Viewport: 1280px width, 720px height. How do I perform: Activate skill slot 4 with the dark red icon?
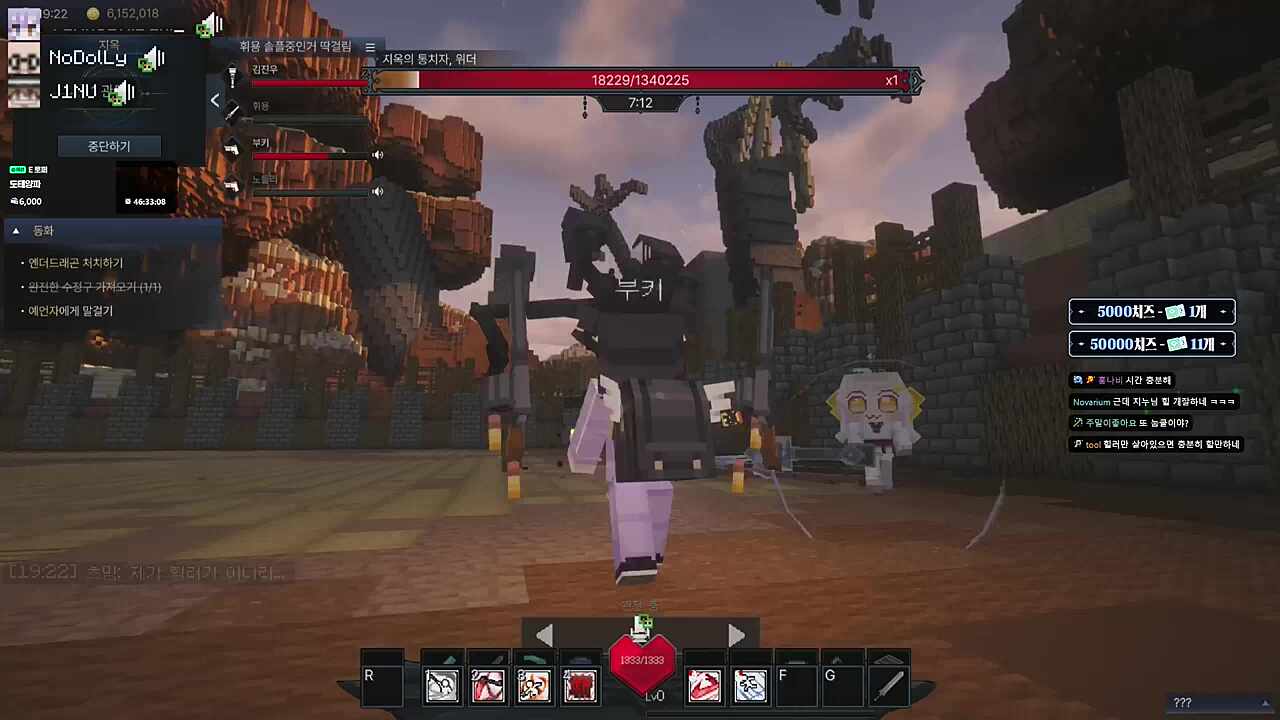(580, 685)
